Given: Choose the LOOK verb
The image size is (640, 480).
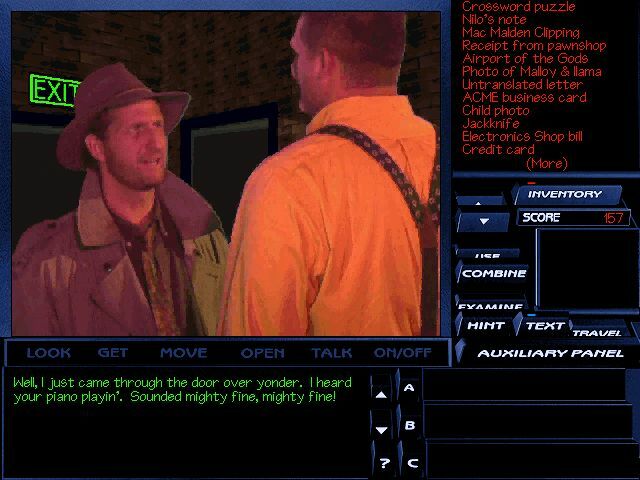Looking at the screenshot, I should coord(48,353).
